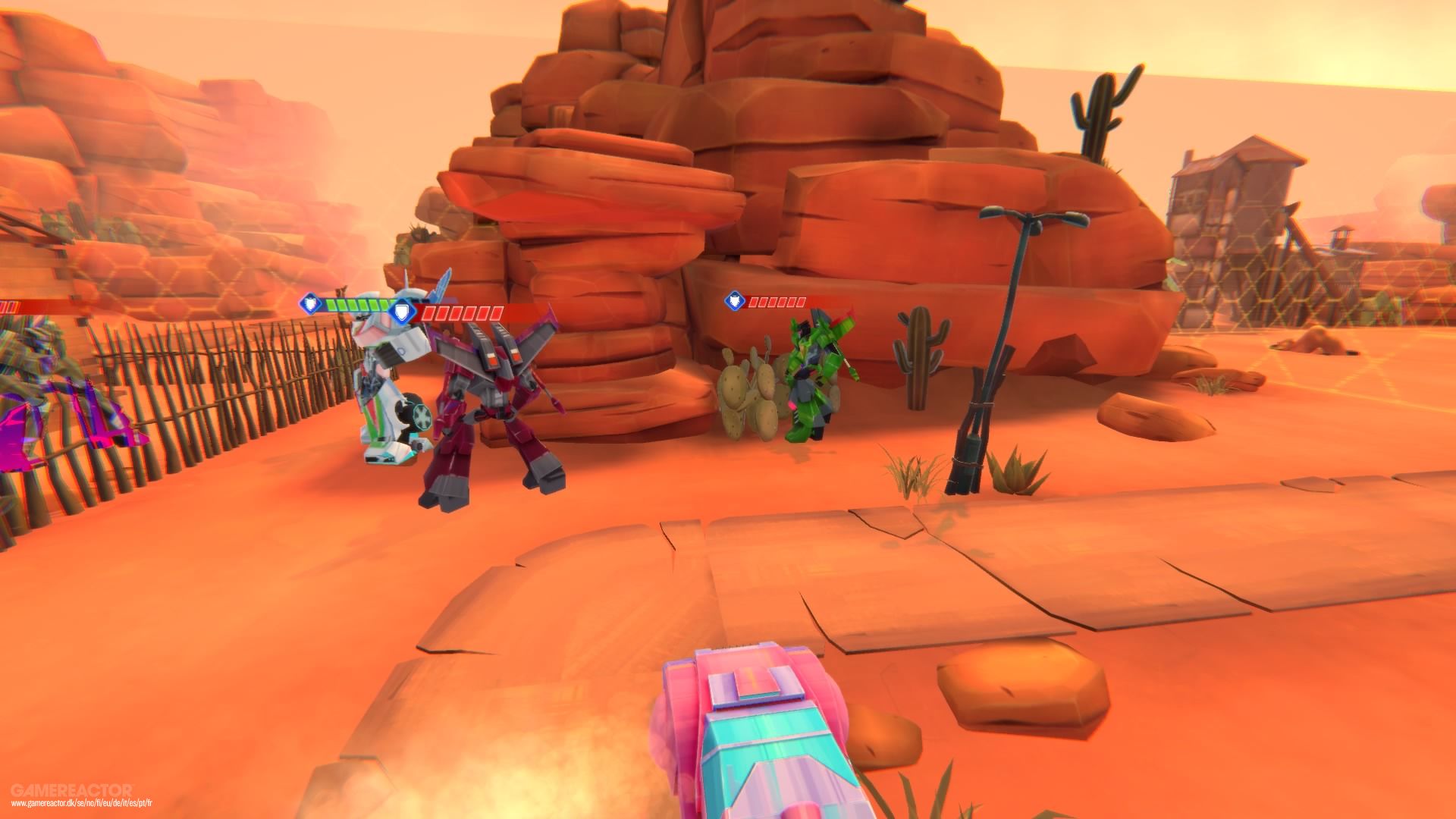Click the shield icon on the white robot's health bar

click(309, 303)
